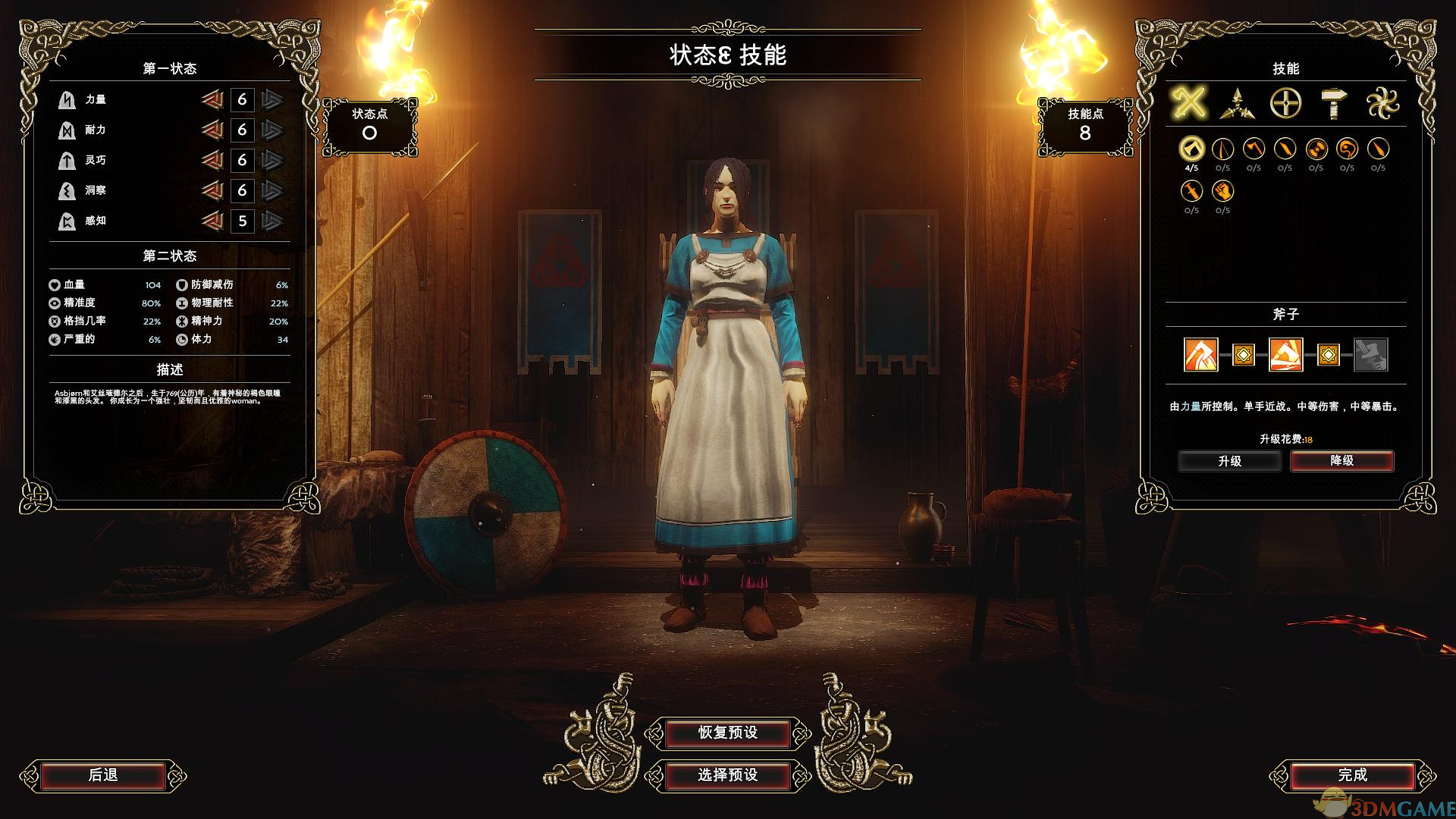Go back with the 后退 button
Image resolution: width=1456 pixels, height=819 pixels.
pyautogui.click(x=103, y=775)
